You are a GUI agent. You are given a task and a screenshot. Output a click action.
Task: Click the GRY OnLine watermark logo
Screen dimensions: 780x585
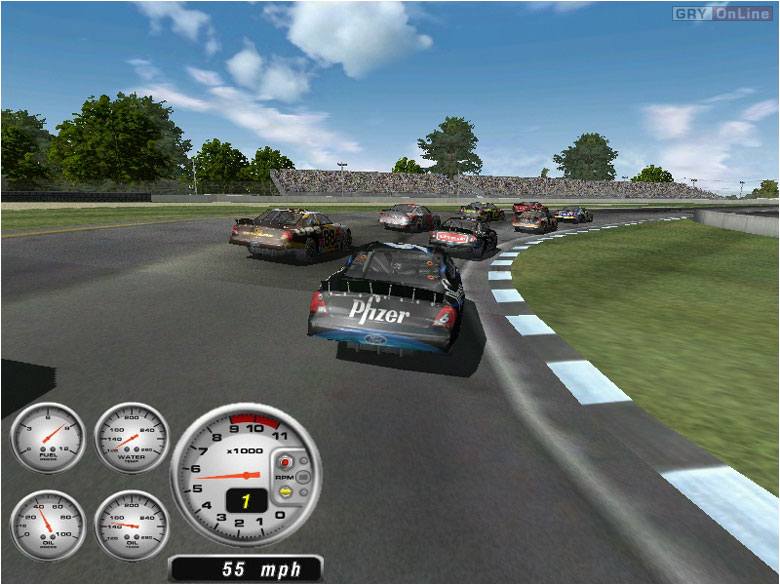pos(724,13)
